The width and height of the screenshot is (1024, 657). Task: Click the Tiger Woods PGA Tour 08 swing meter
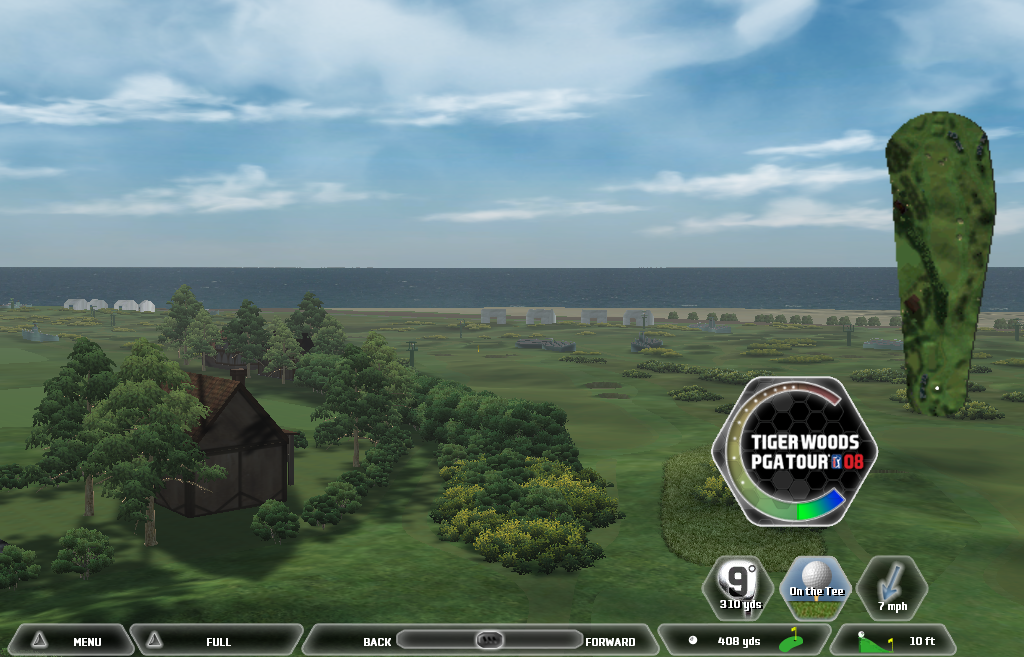point(795,452)
